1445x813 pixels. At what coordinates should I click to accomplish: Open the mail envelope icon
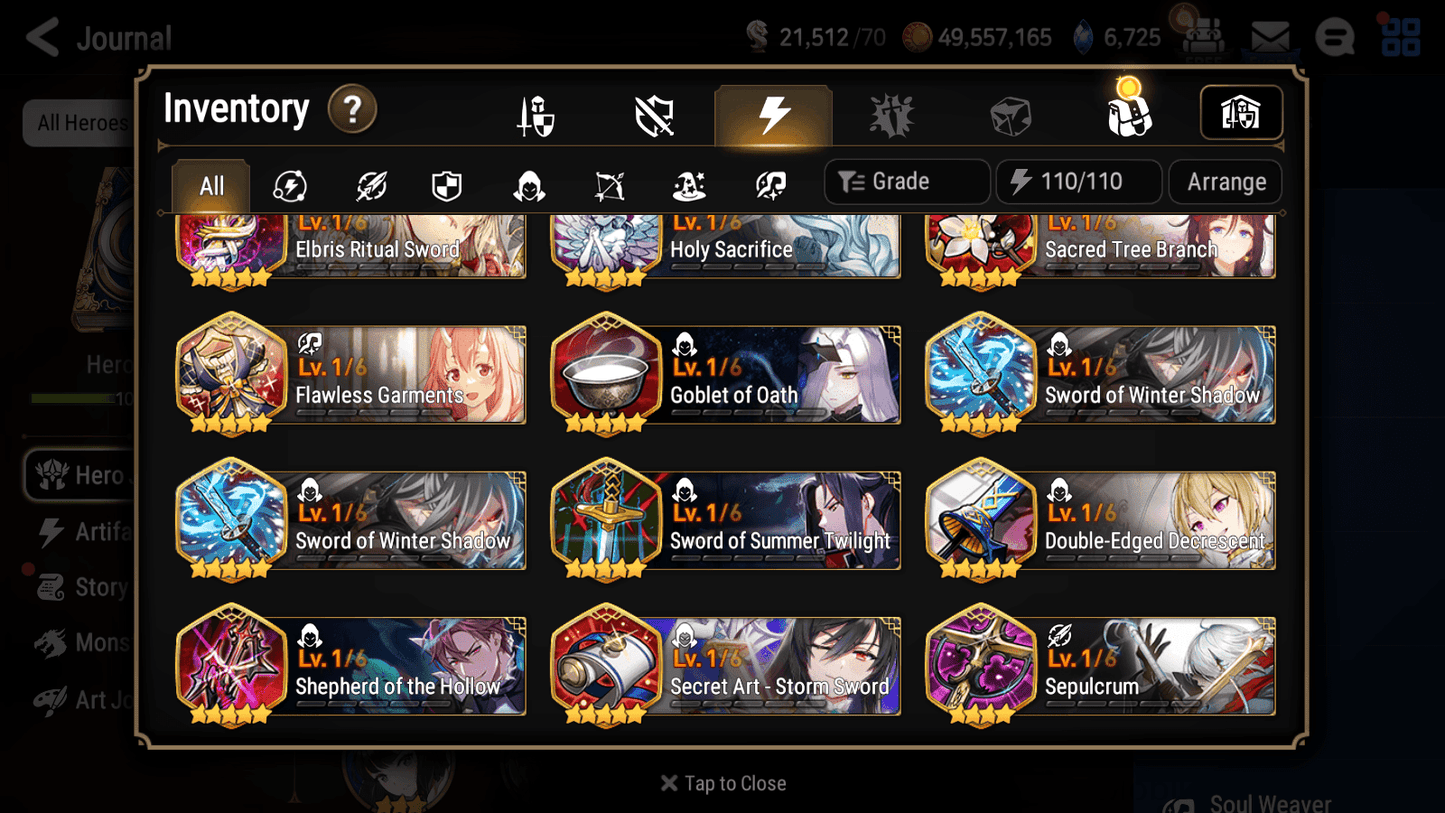point(1271,35)
